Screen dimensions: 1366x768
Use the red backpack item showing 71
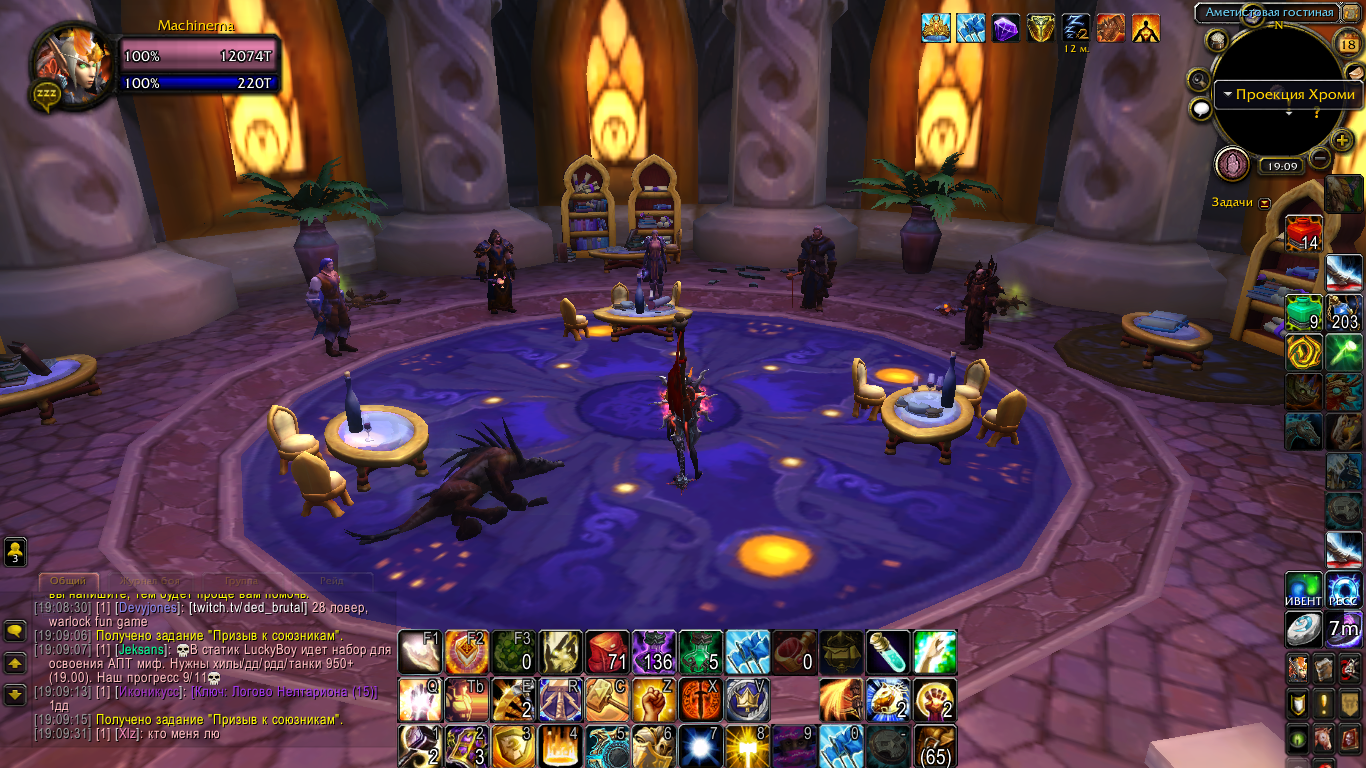tap(607, 652)
